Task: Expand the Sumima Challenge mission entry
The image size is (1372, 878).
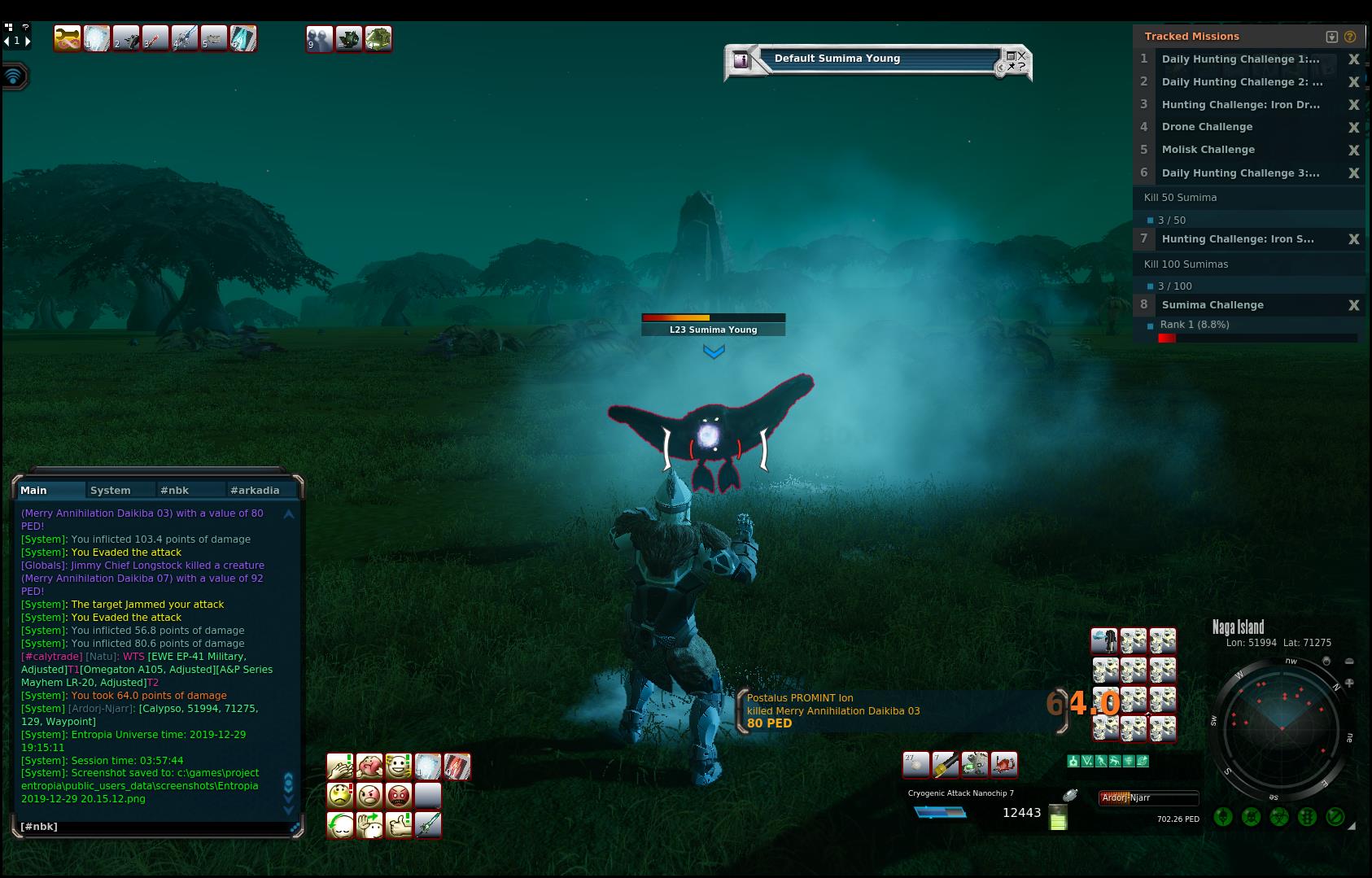Action: coord(1213,305)
